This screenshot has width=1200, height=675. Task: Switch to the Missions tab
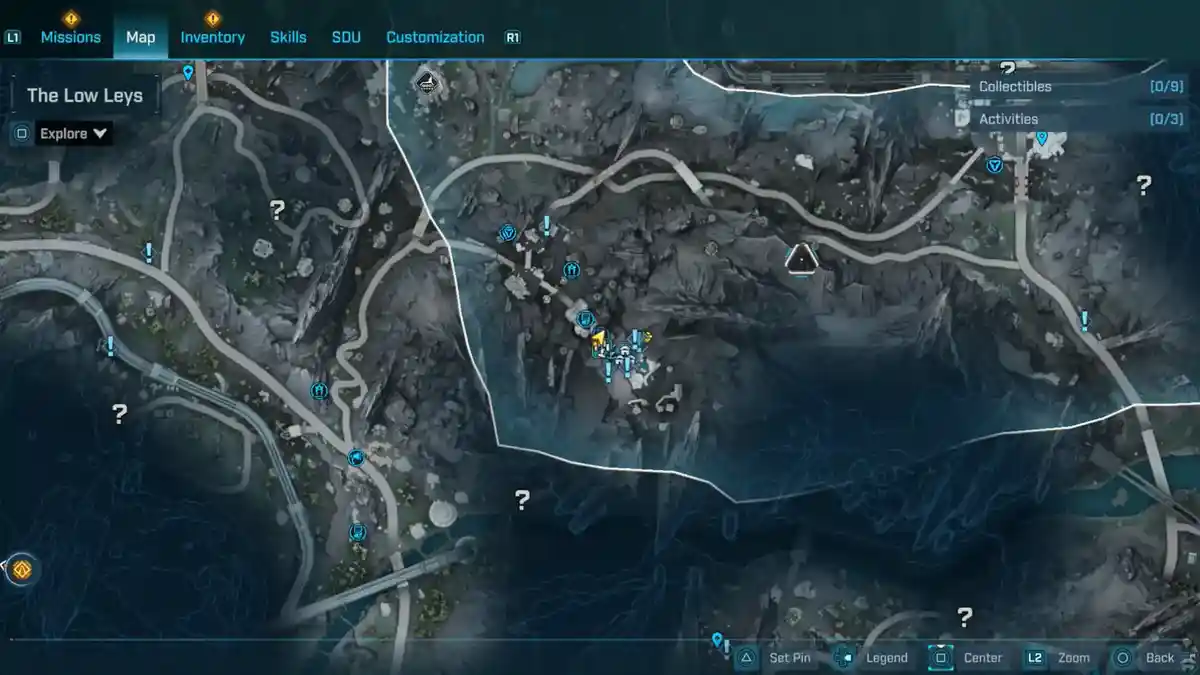click(x=70, y=37)
